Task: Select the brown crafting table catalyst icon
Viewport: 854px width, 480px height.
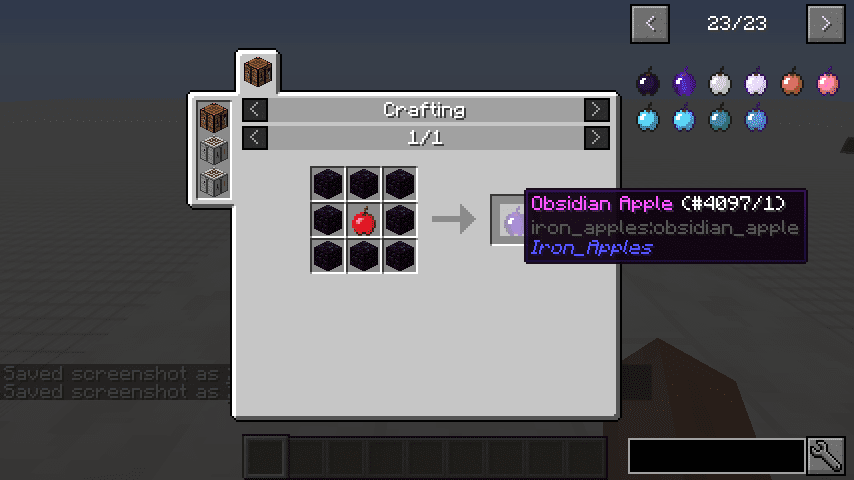Action: point(214,119)
